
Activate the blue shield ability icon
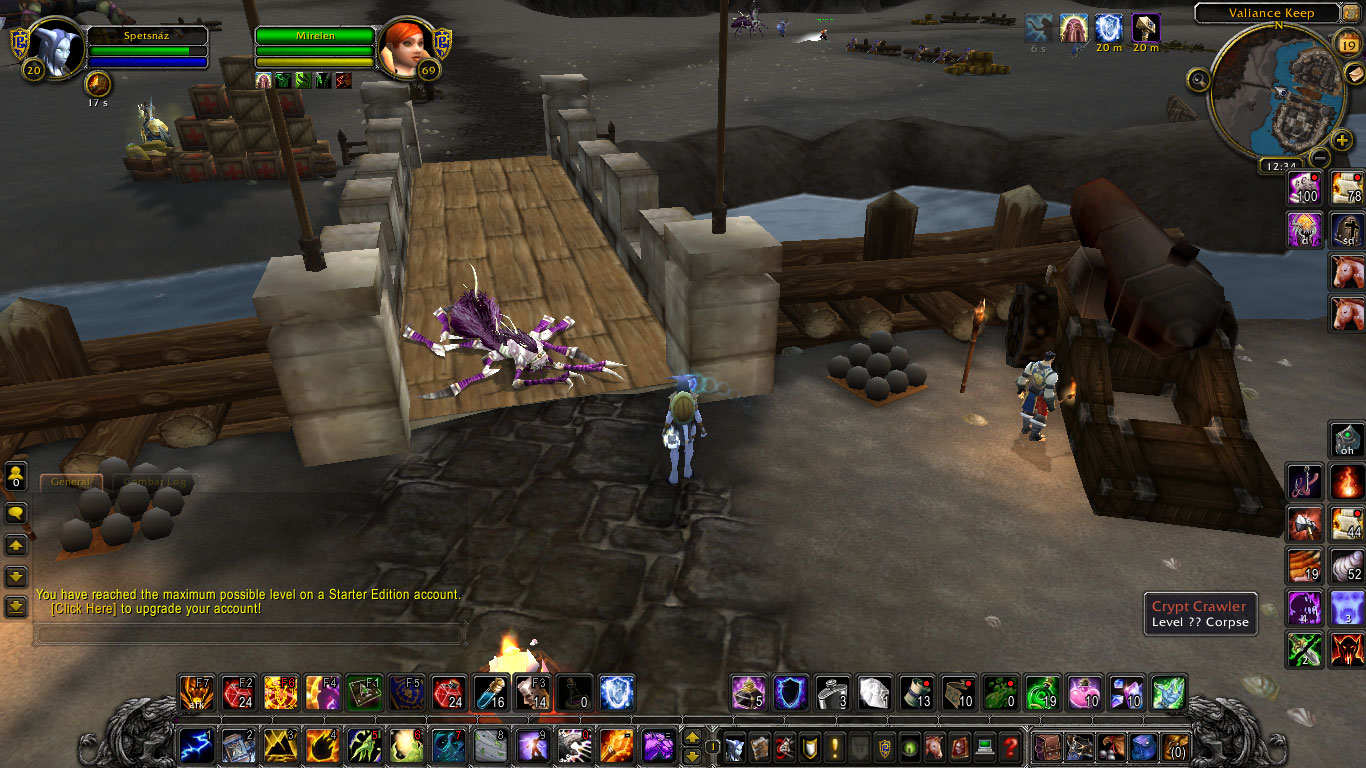[791, 693]
